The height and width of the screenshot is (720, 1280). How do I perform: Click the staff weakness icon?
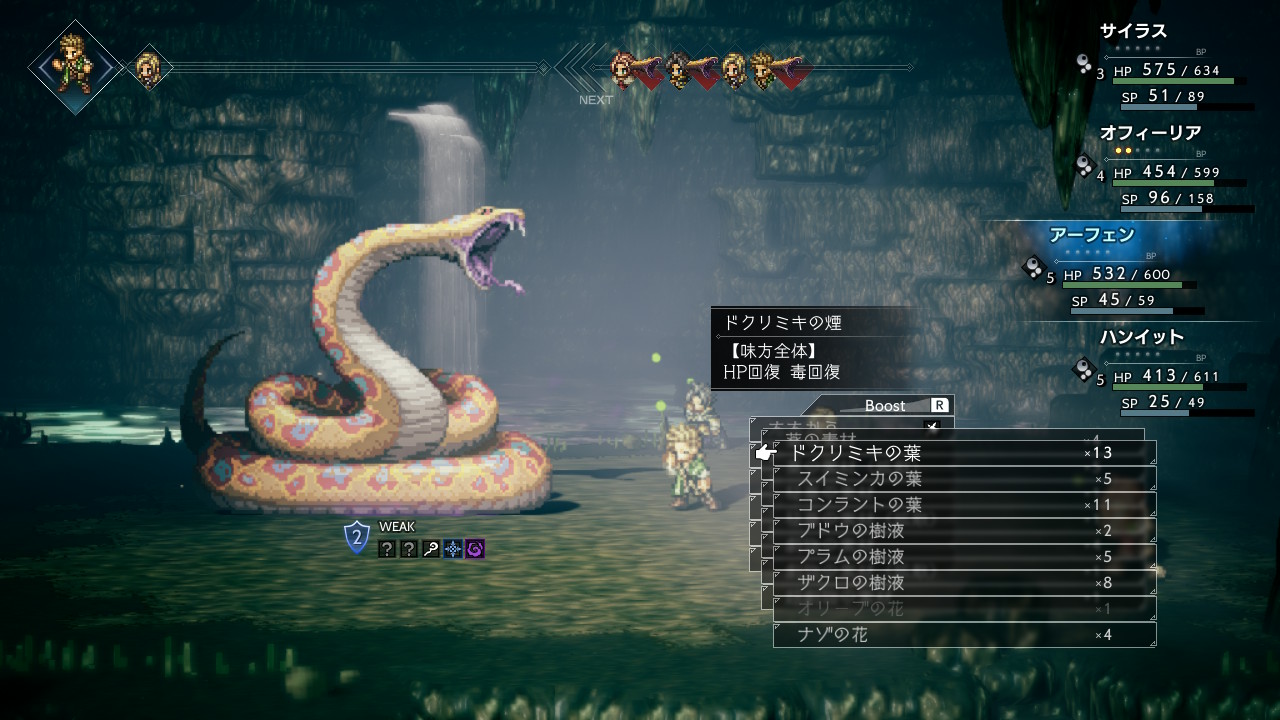coord(431,548)
